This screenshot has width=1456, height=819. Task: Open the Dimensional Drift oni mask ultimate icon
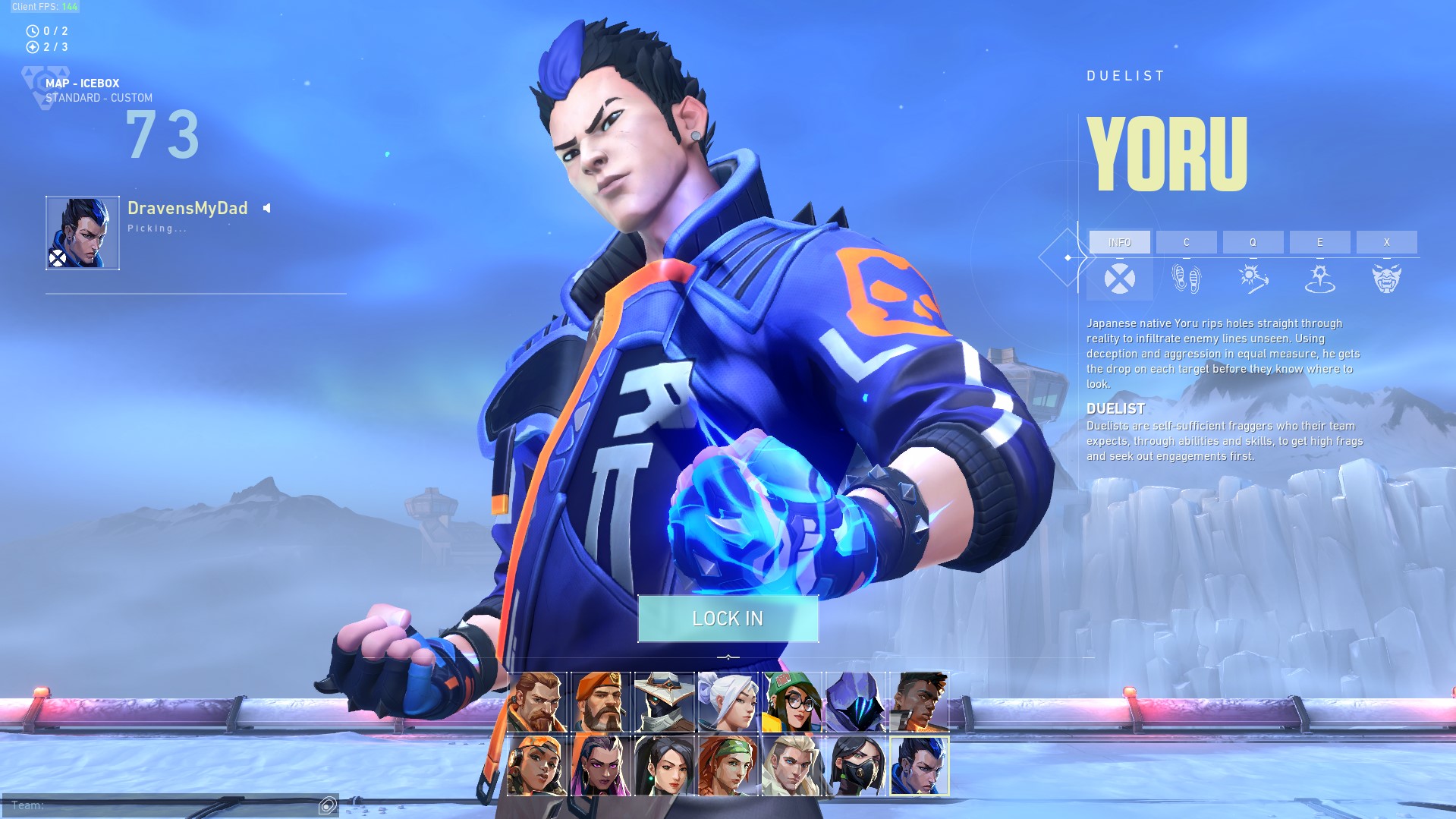(1387, 278)
